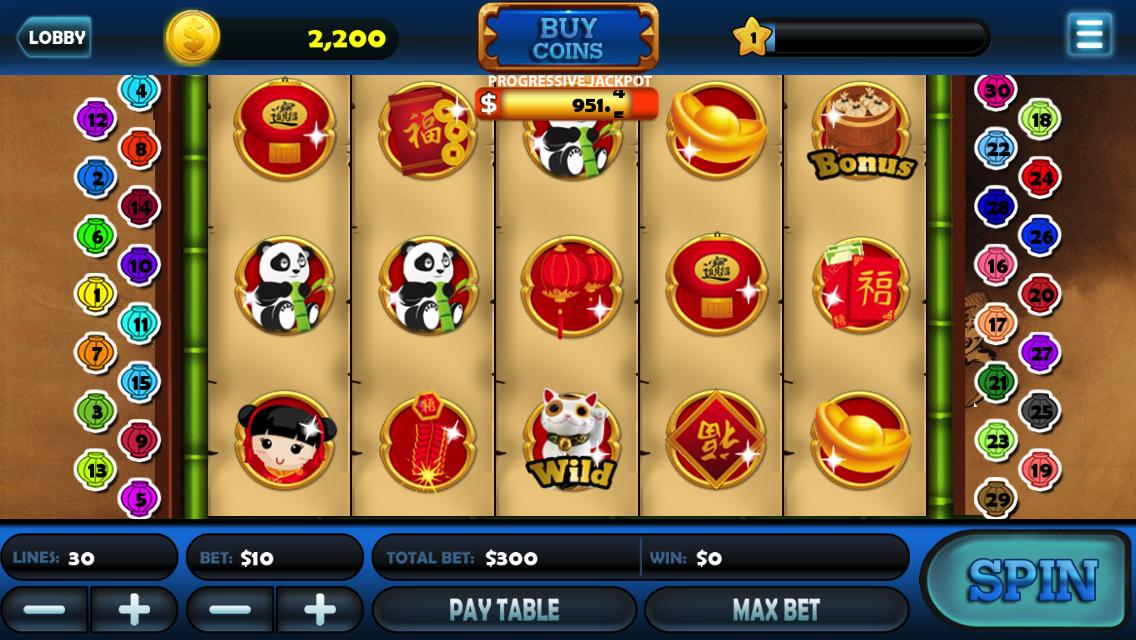This screenshot has height=640, width=1136.
Task: Click the level star icon
Action: 753,38
